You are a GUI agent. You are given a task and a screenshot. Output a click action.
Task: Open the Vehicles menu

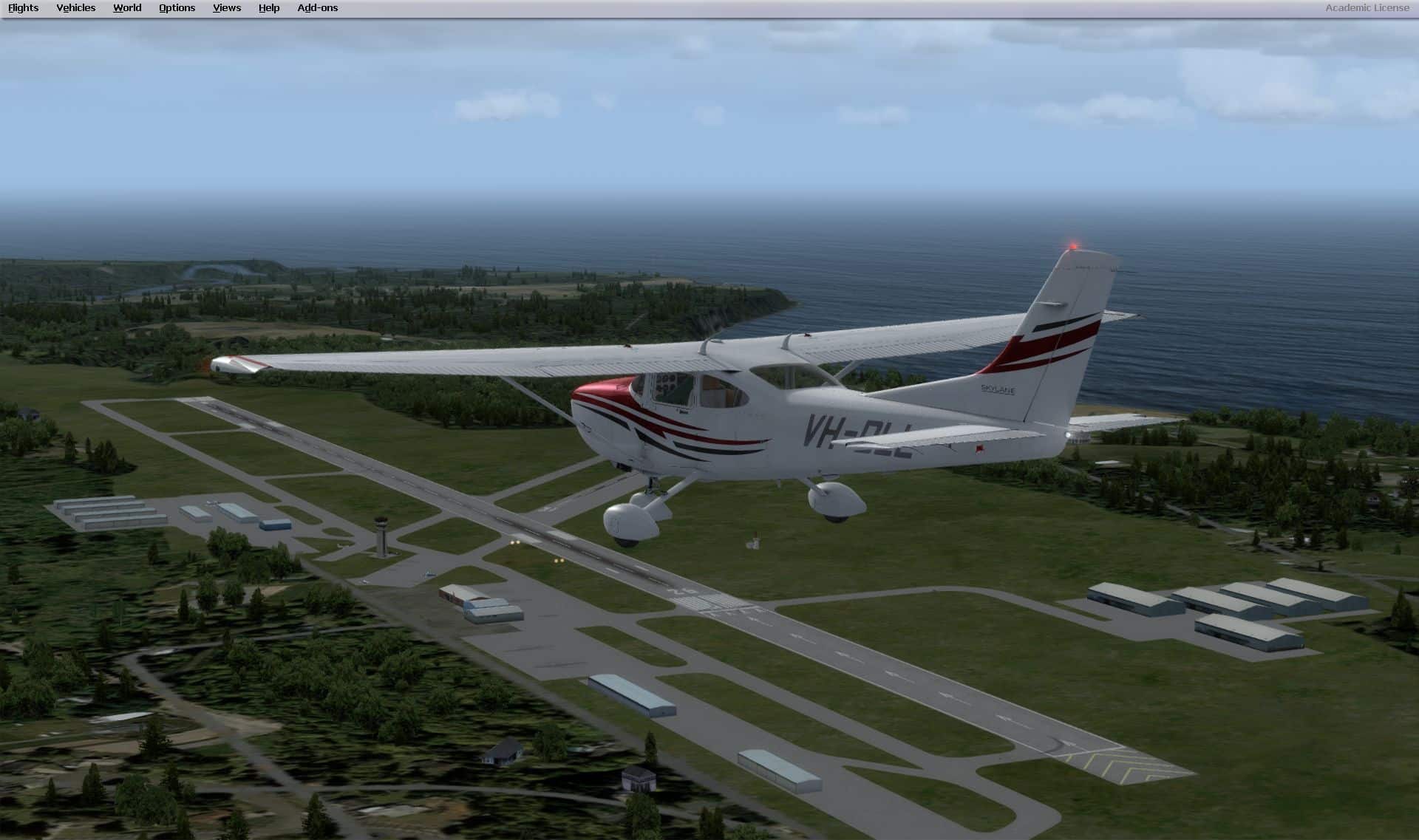point(76,8)
